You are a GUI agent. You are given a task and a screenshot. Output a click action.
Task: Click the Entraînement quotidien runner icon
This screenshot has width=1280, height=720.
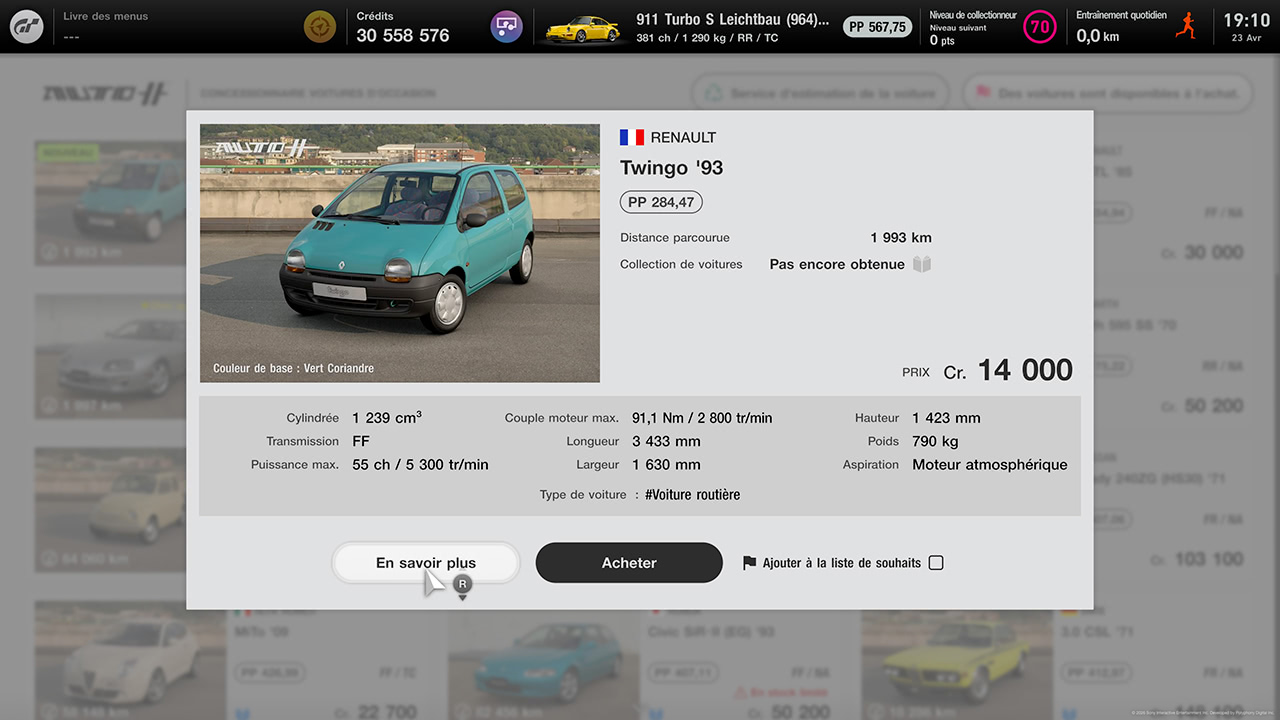coord(1186,25)
